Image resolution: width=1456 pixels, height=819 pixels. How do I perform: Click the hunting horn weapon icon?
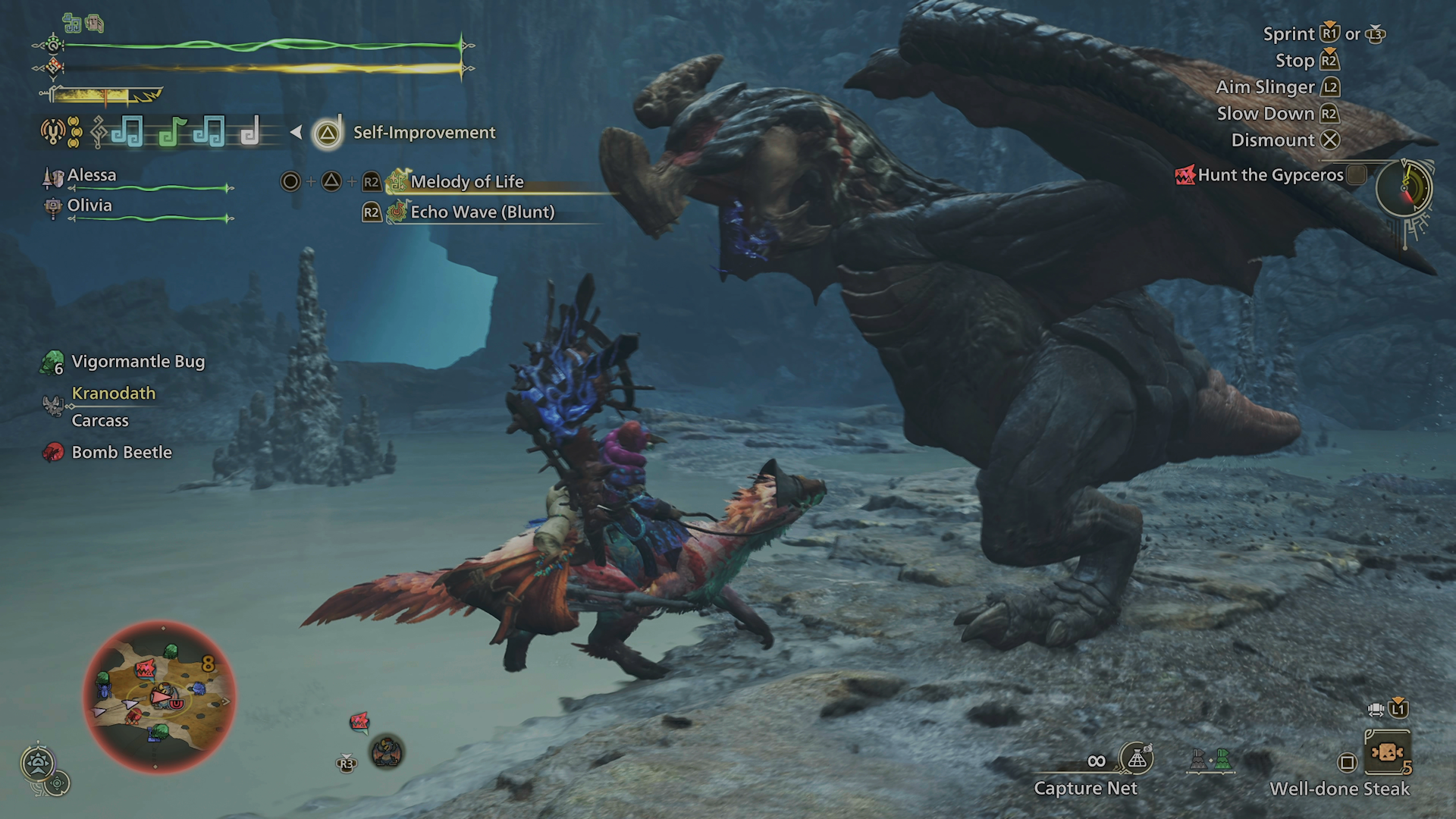pos(52,132)
